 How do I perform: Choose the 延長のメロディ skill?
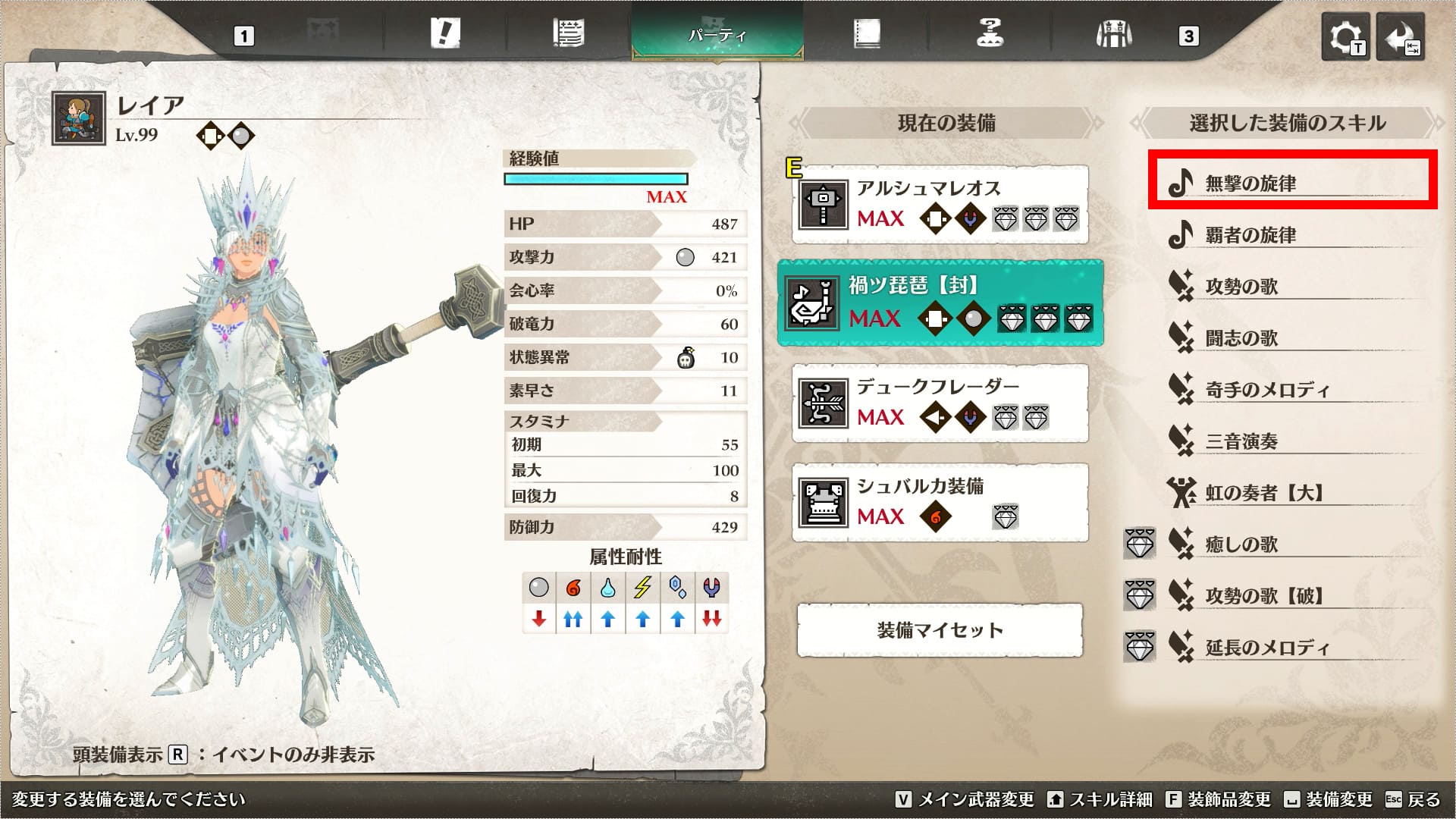pyautogui.click(x=1291, y=647)
